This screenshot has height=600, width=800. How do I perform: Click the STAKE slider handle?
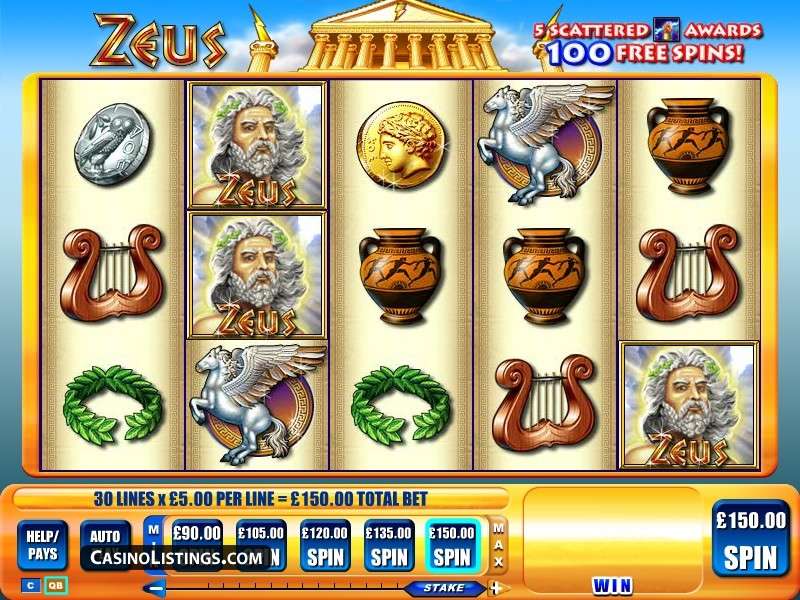coord(438,588)
